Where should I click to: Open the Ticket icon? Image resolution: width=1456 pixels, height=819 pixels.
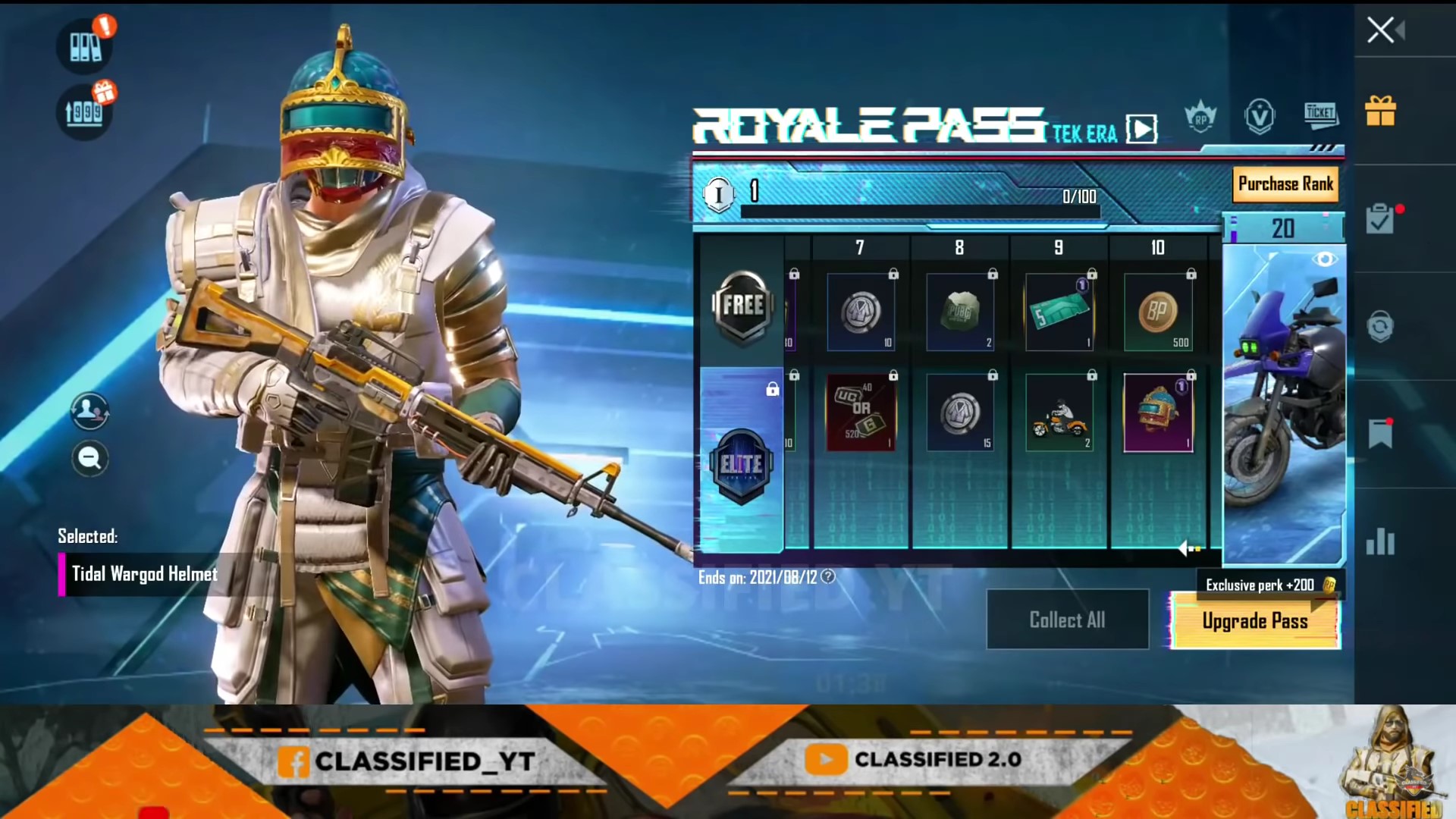[1320, 115]
